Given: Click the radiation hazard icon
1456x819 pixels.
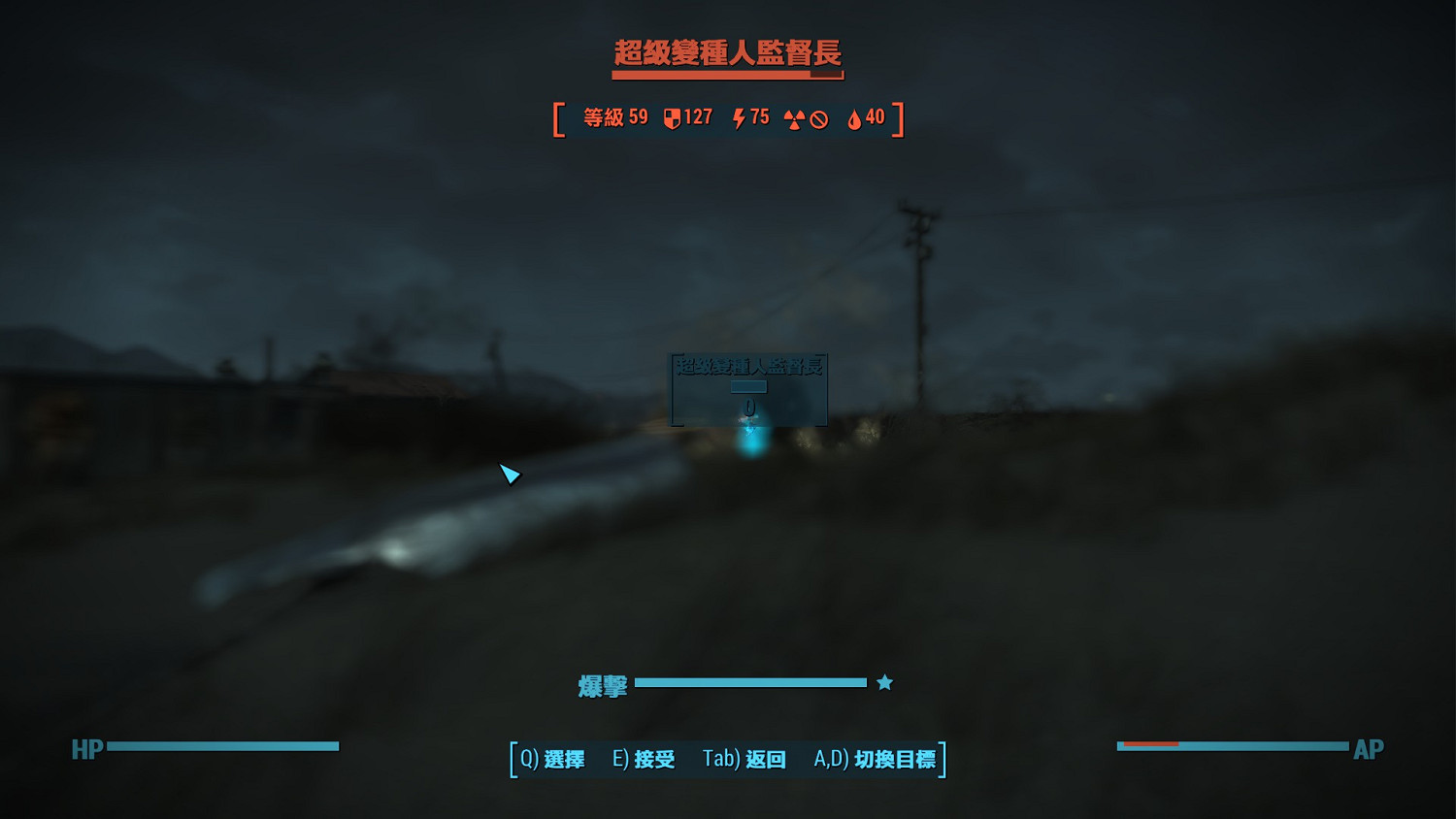Looking at the screenshot, I should tap(794, 117).
